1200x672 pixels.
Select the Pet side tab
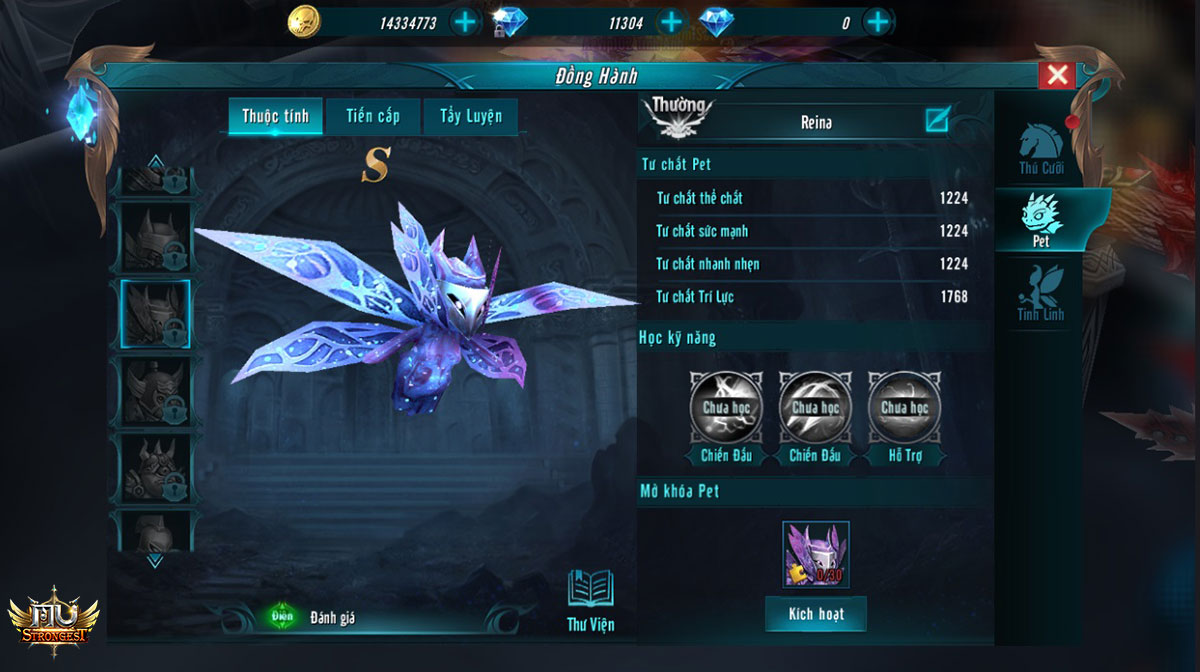[1041, 222]
